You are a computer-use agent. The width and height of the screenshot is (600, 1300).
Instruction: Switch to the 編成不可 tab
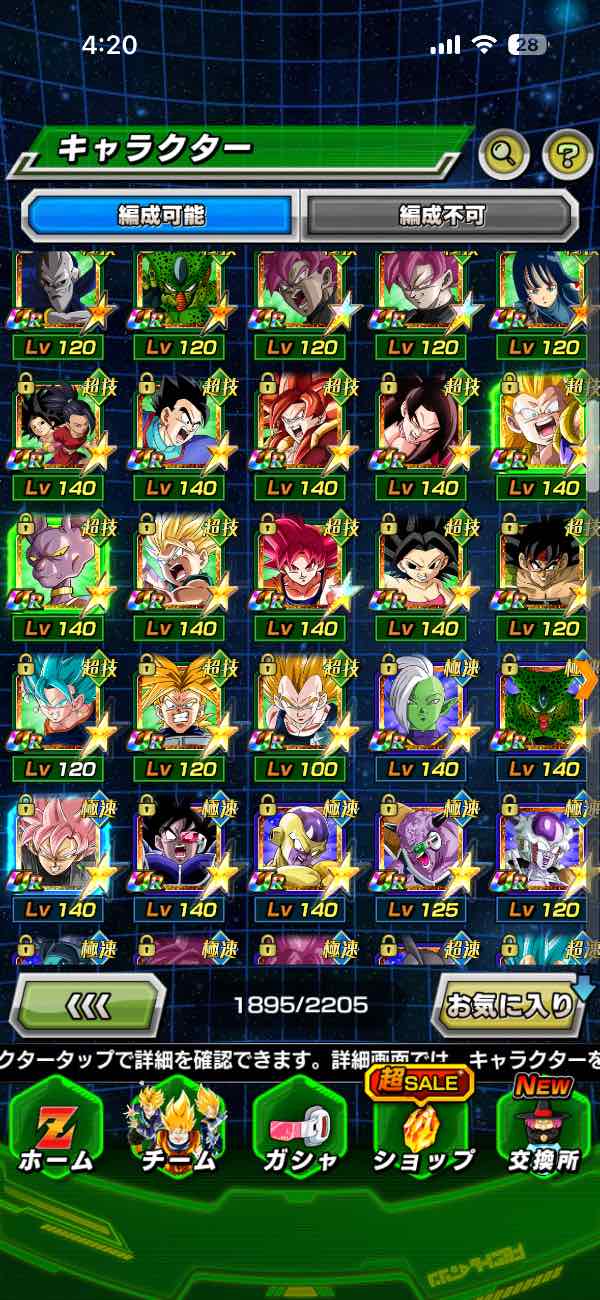point(441,214)
